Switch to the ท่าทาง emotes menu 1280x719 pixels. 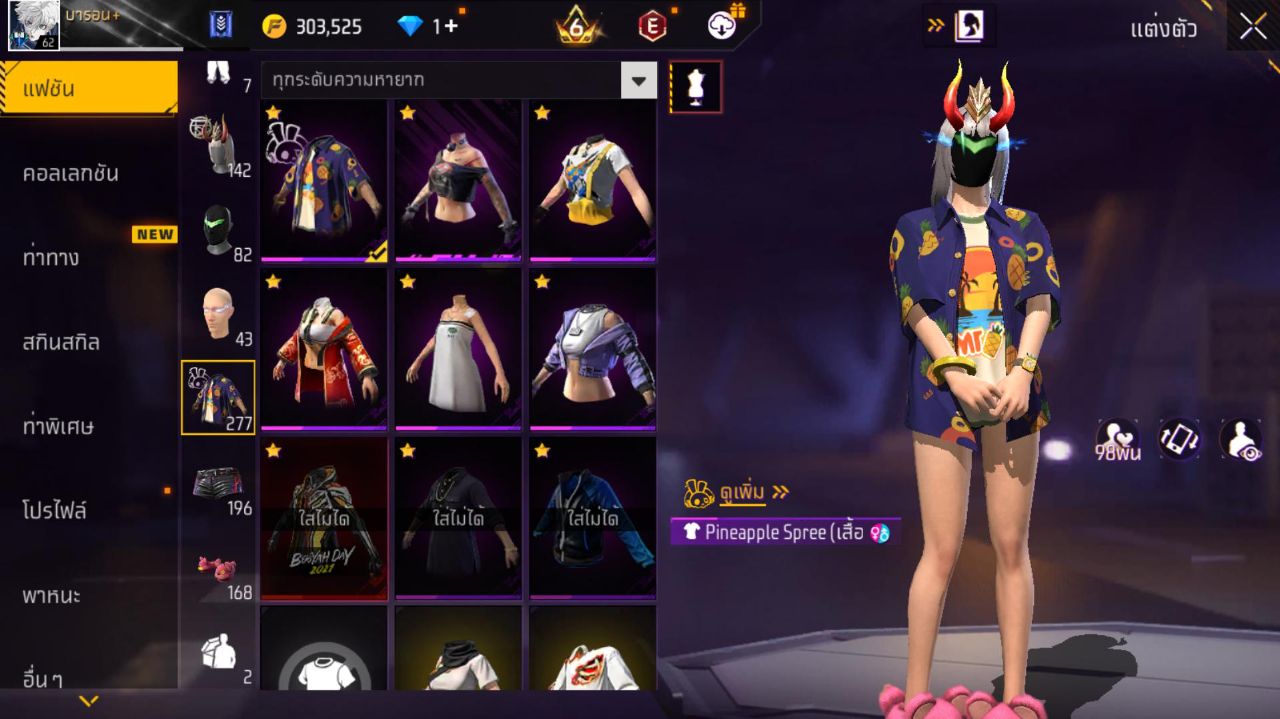(x=52, y=258)
